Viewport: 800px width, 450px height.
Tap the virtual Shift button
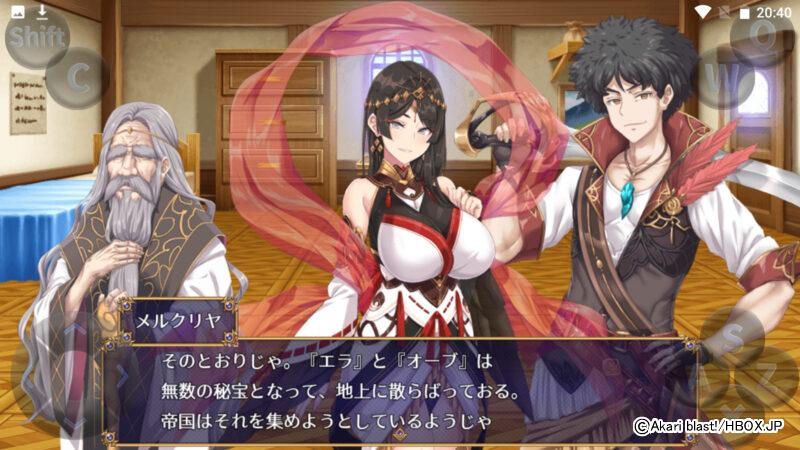pos(37,38)
